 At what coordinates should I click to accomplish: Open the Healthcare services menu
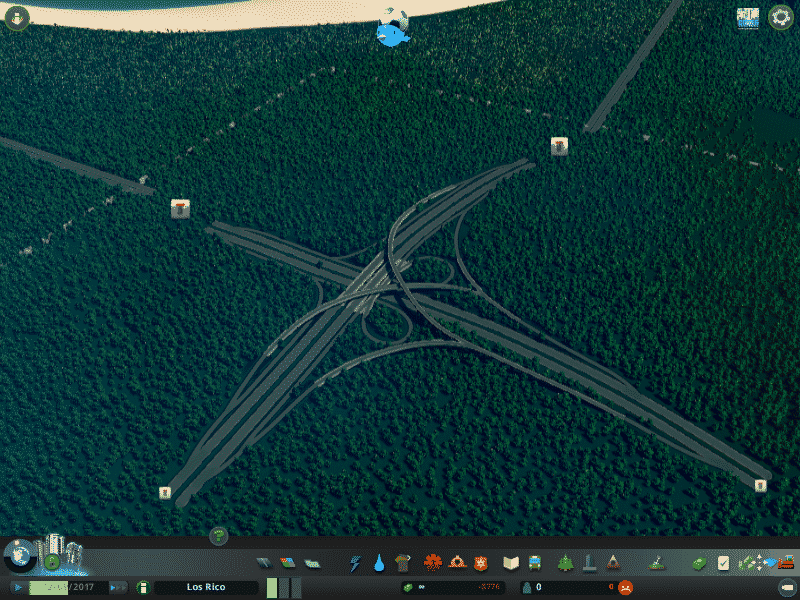tap(433, 563)
